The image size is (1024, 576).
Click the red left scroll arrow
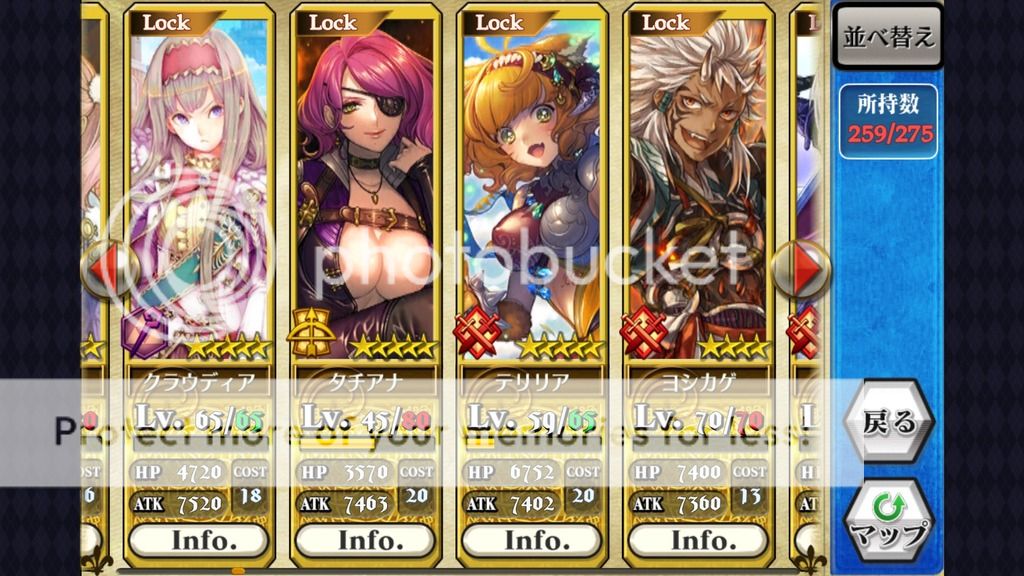(x=105, y=268)
